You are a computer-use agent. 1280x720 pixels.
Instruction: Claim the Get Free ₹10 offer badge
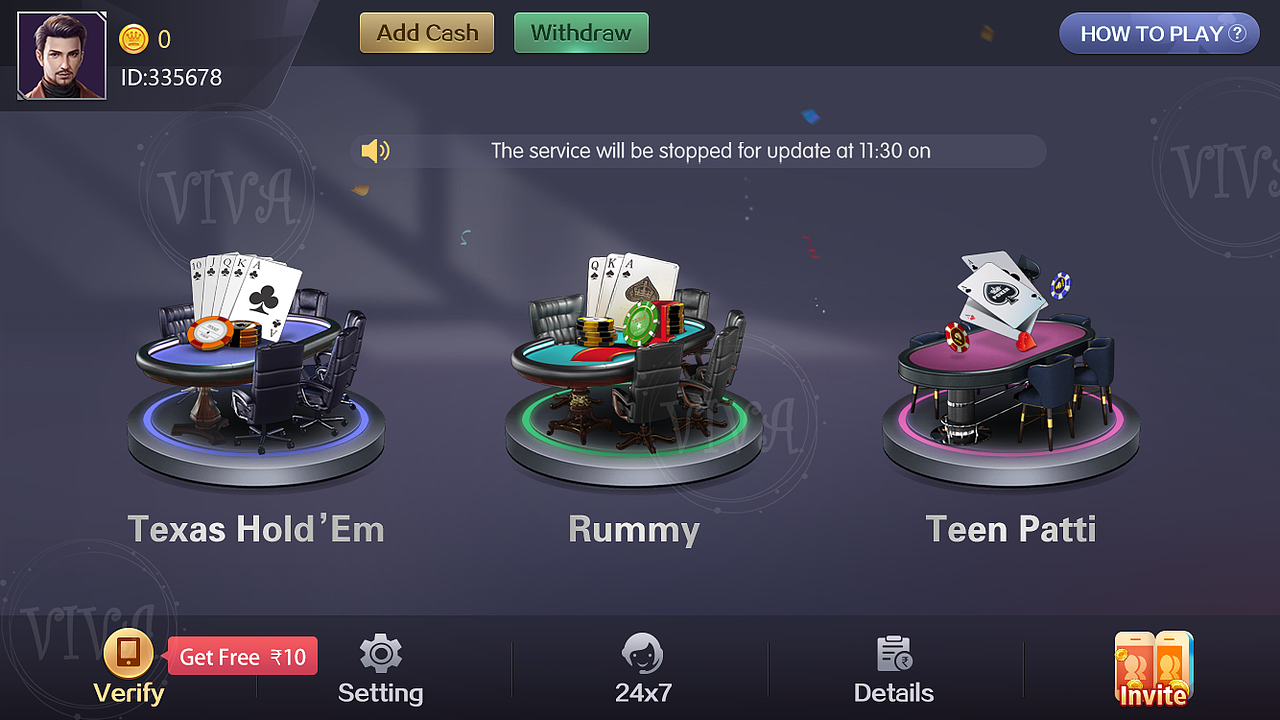242,655
